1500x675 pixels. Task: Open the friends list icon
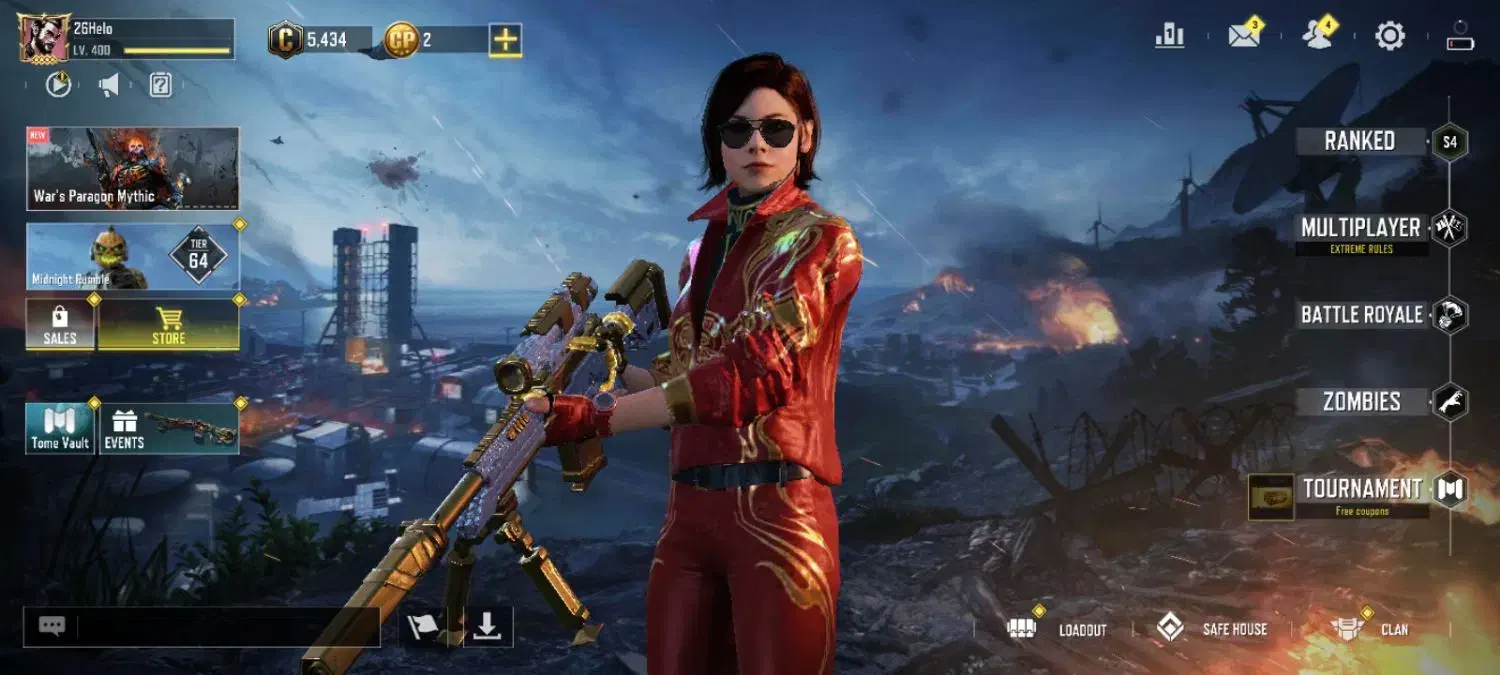tap(1318, 37)
